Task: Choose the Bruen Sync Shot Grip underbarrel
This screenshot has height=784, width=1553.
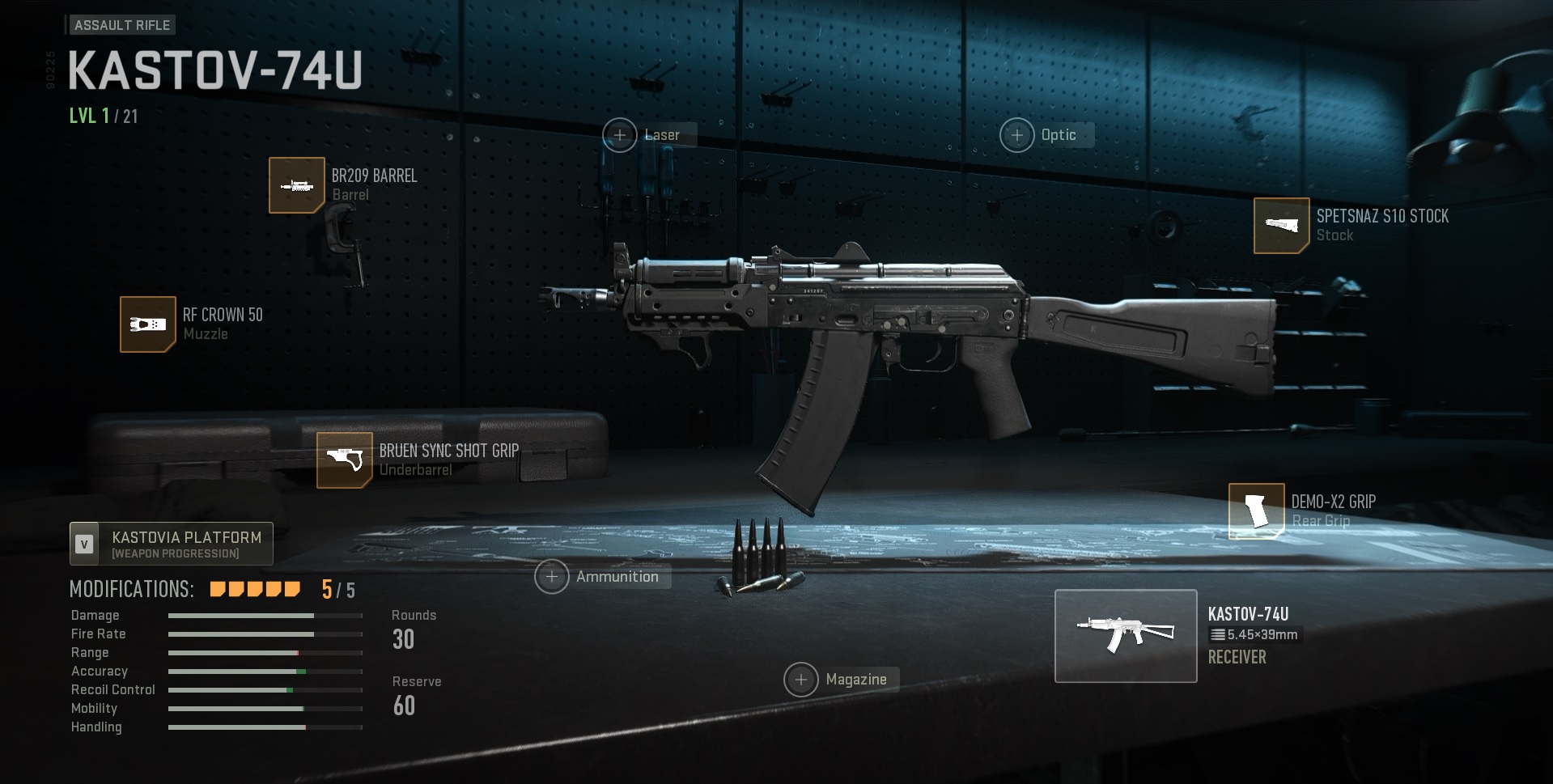Action: coord(345,460)
